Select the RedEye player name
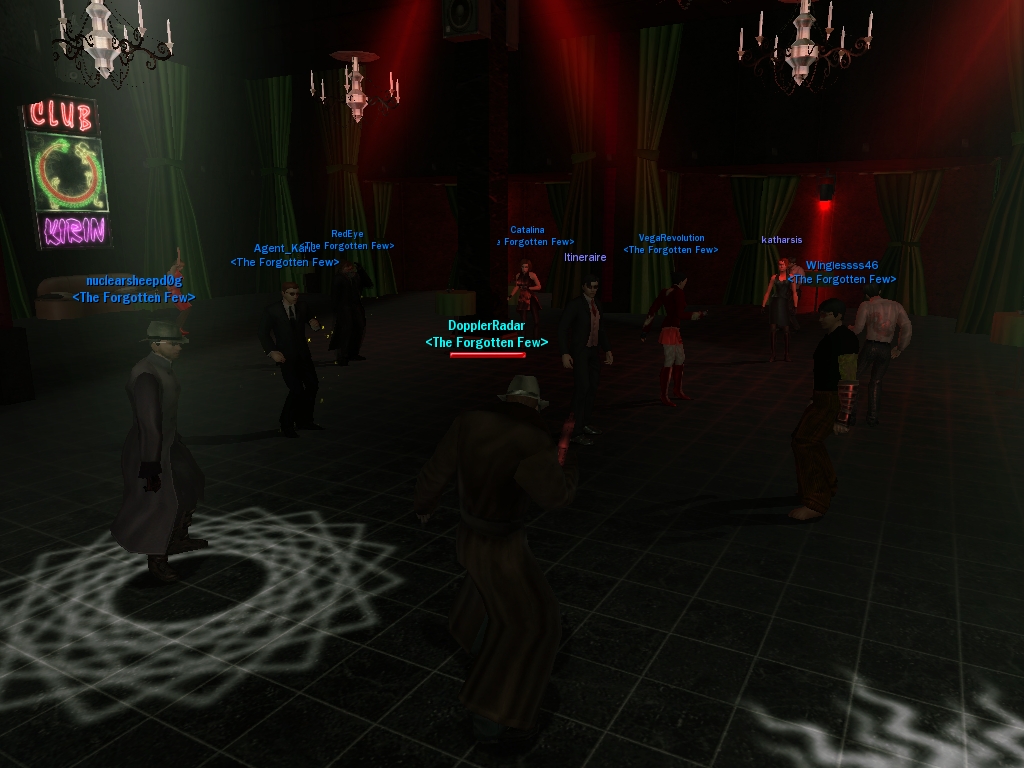 [347, 235]
